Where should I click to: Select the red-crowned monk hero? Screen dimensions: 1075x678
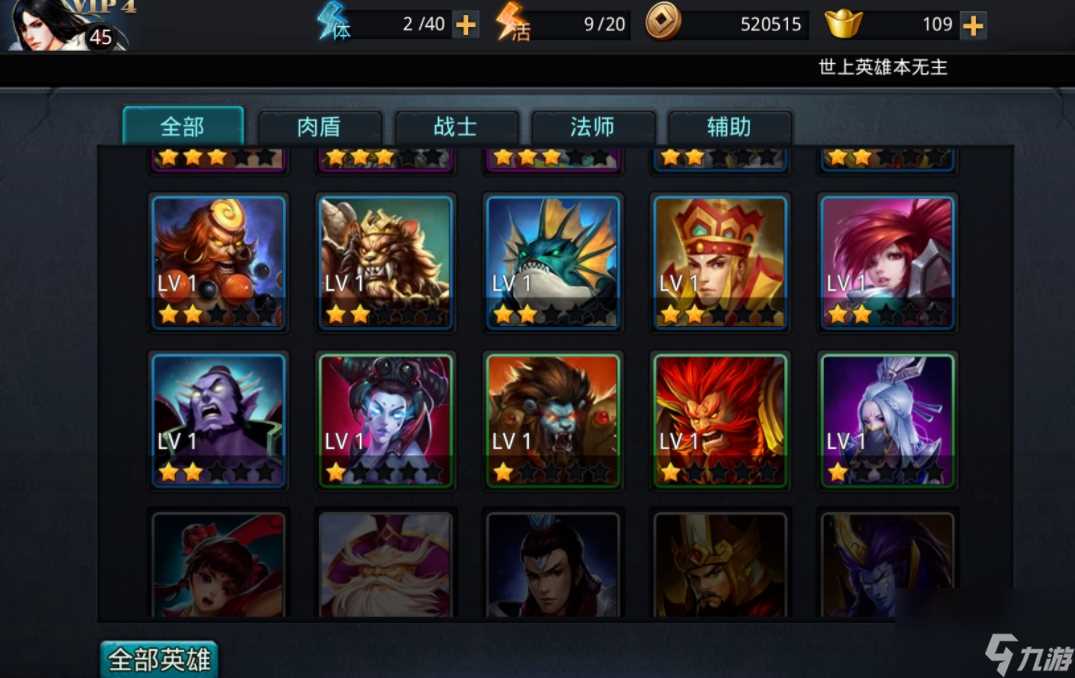(x=721, y=261)
